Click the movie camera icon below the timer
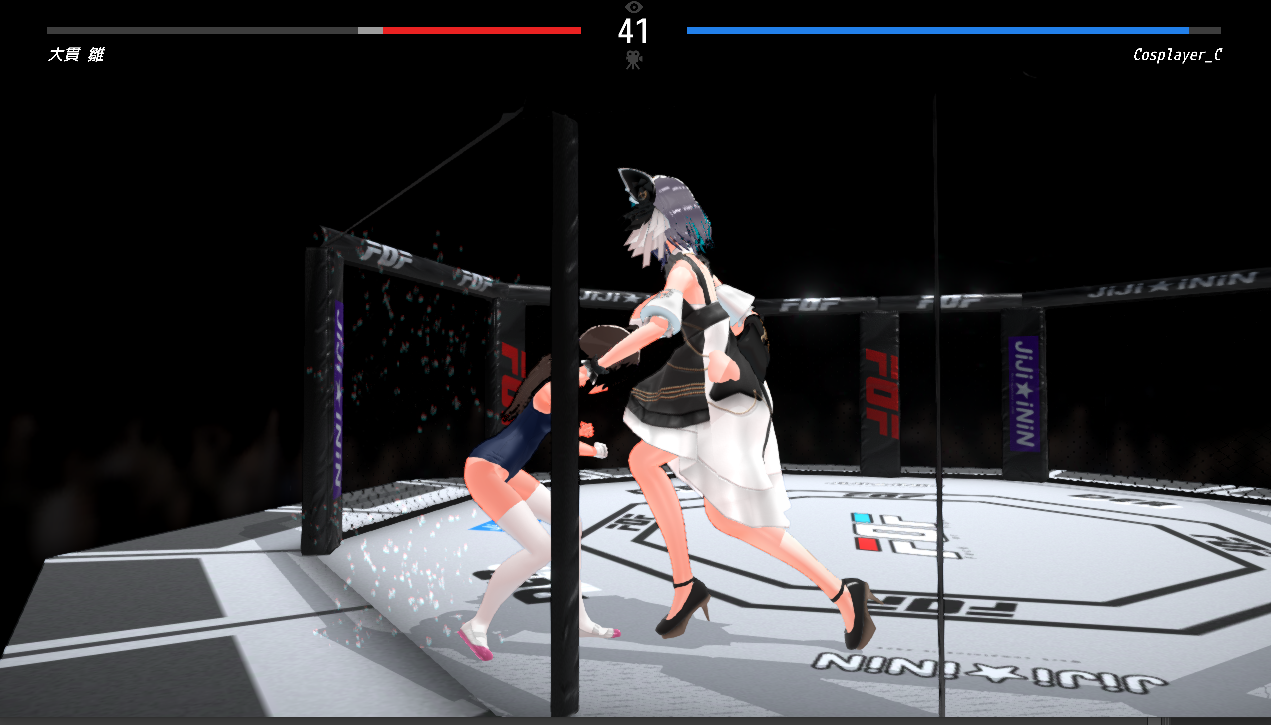The image size is (1271, 725). [x=633, y=59]
